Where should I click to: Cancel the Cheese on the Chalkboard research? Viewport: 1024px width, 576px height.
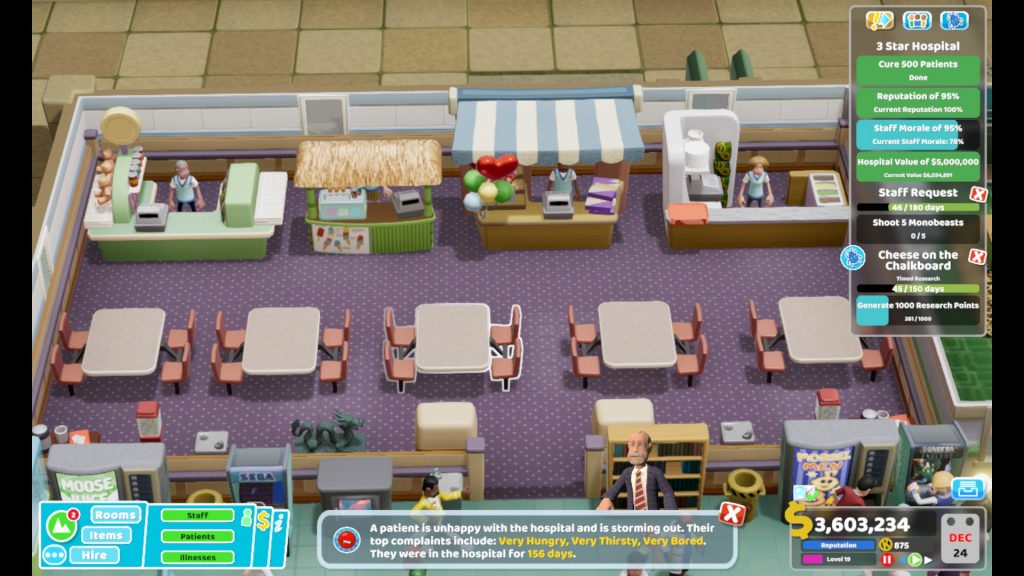977,256
